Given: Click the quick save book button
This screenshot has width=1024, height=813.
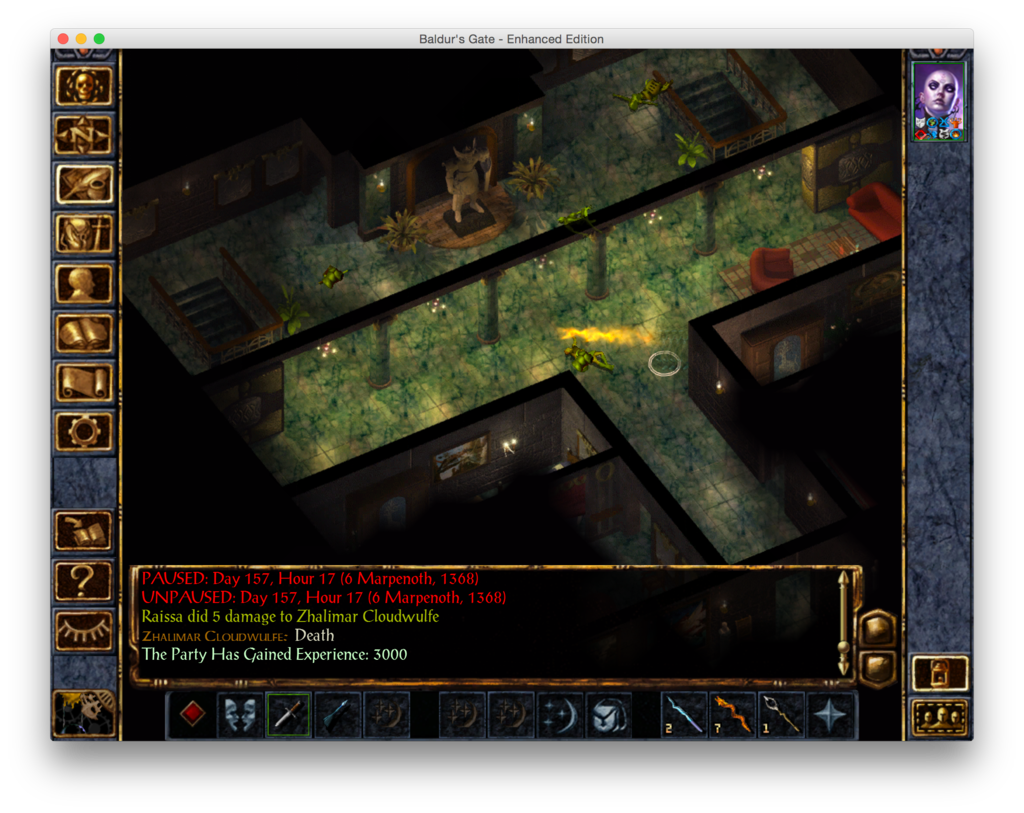Looking at the screenshot, I should (x=84, y=531).
